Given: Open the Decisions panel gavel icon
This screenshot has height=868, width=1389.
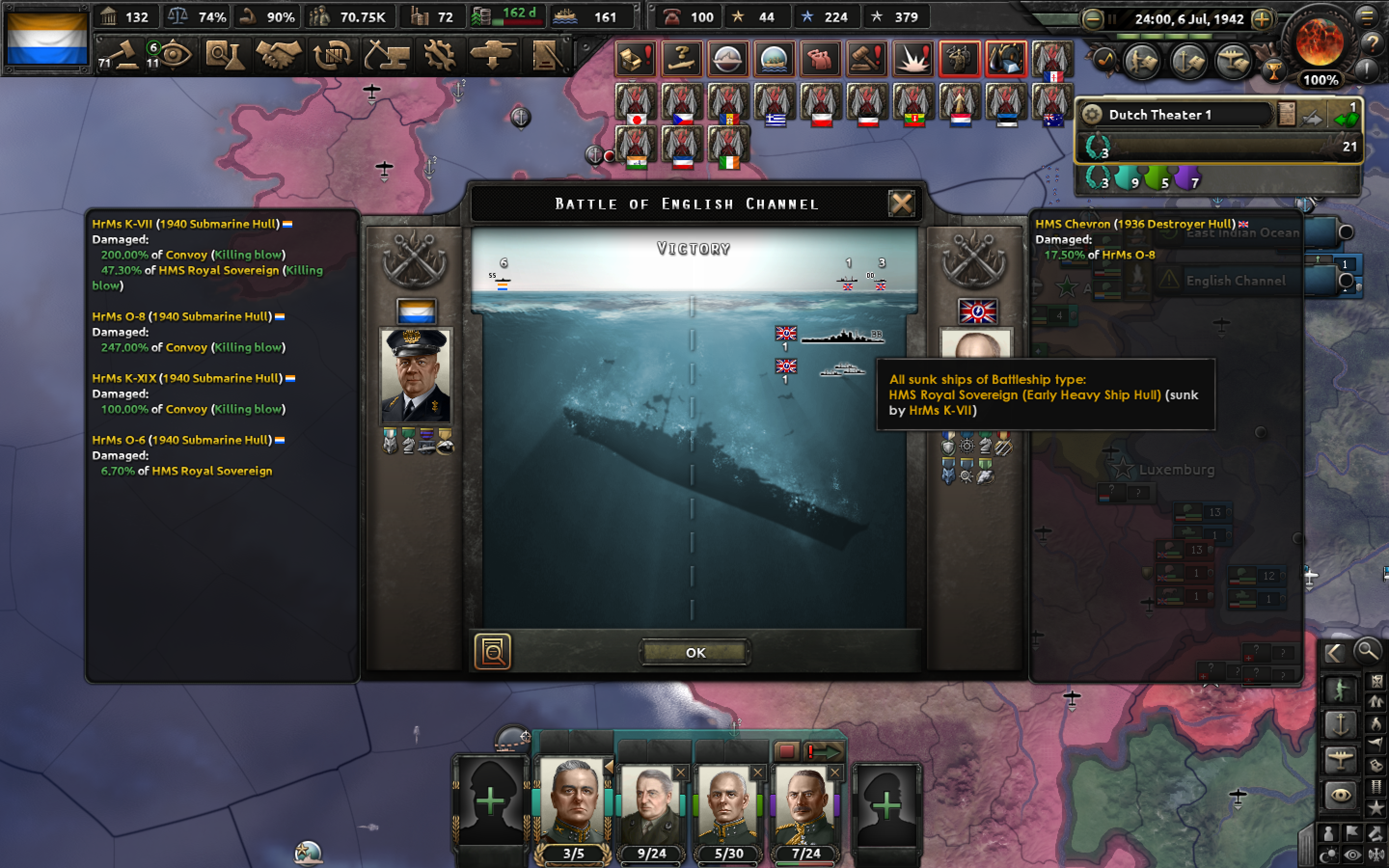Looking at the screenshot, I should click(x=125, y=54).
